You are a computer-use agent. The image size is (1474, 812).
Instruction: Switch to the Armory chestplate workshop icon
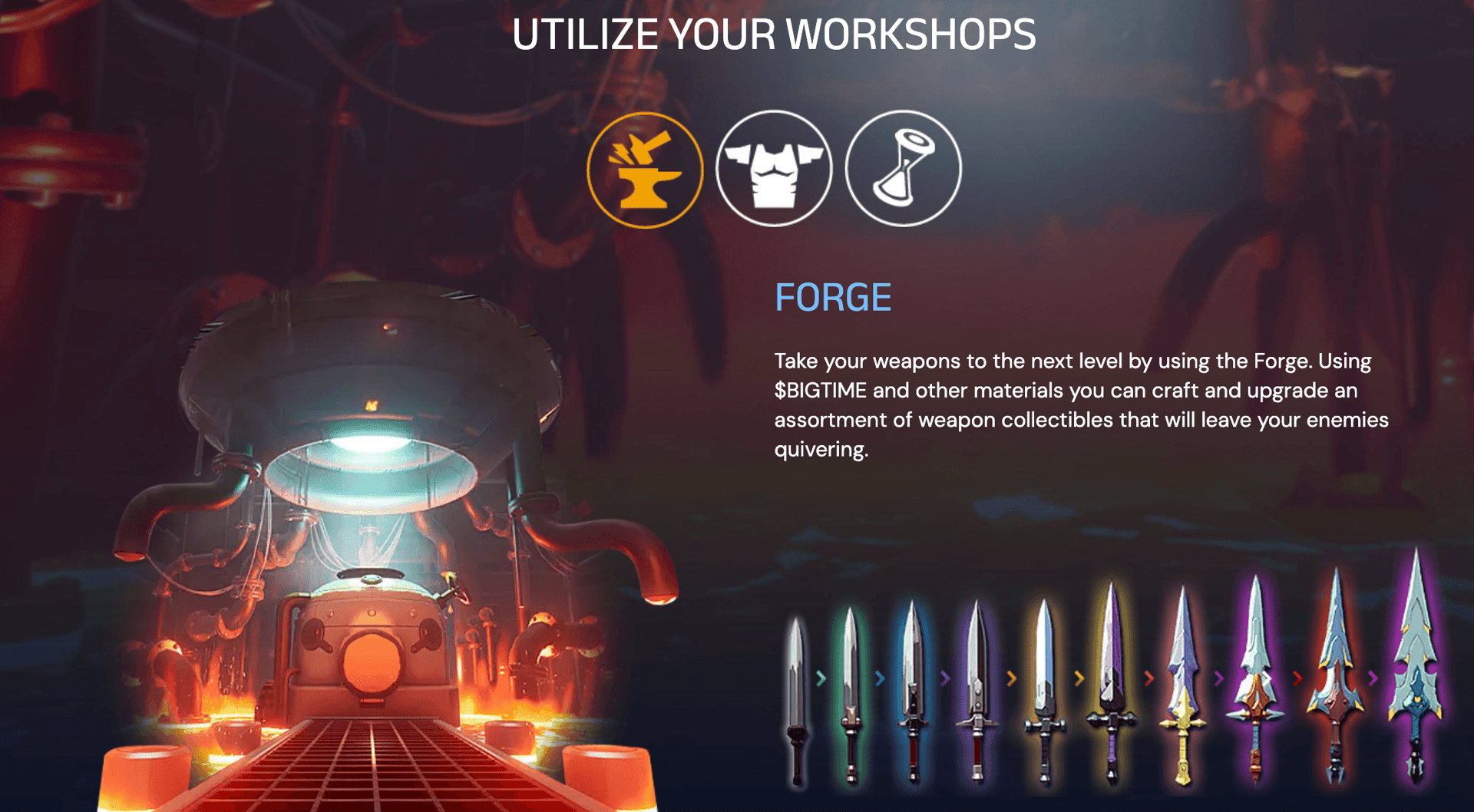[x=774, y=168]
